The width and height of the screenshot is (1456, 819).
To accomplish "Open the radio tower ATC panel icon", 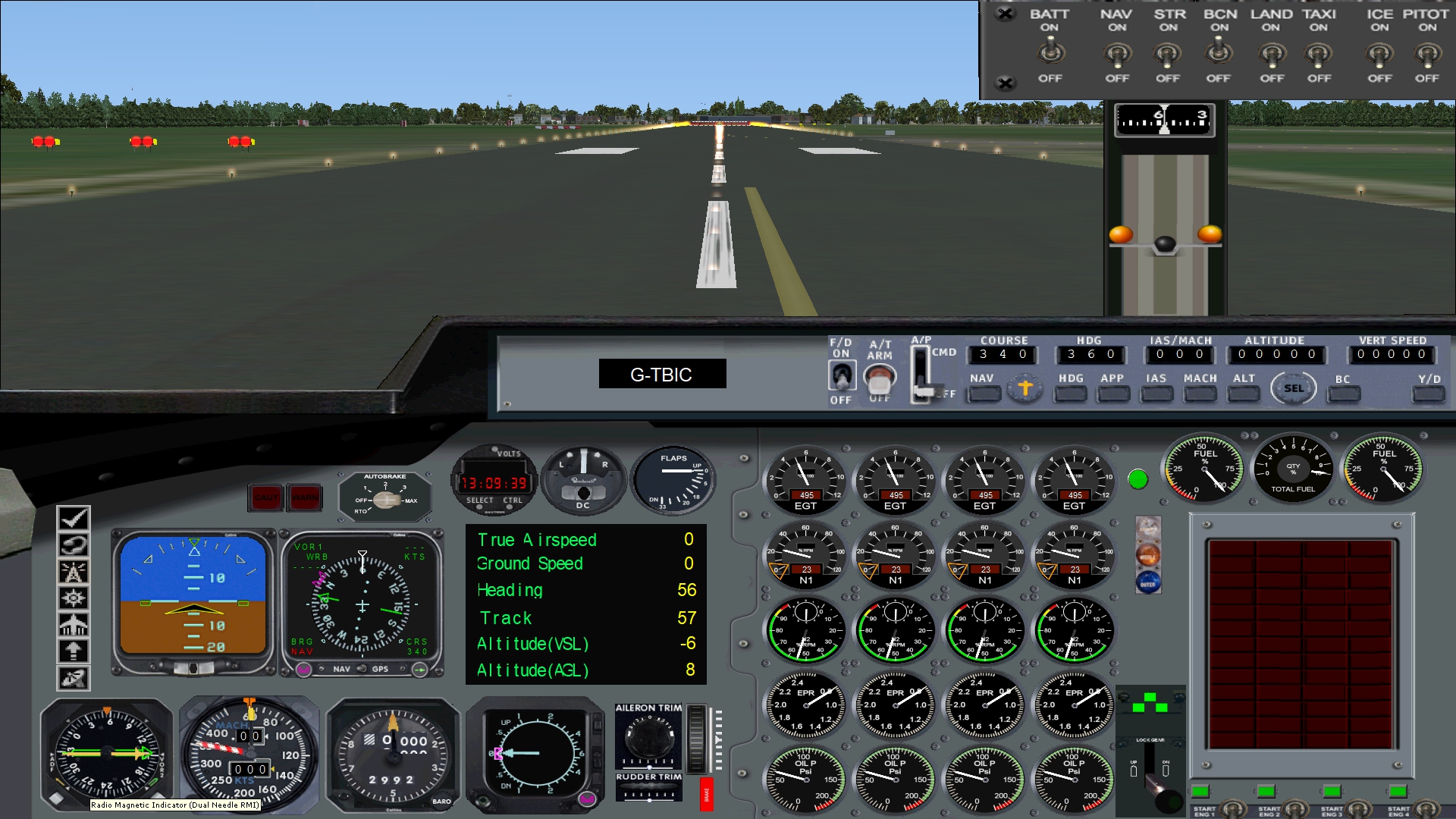I will click(x=74, y=572).
